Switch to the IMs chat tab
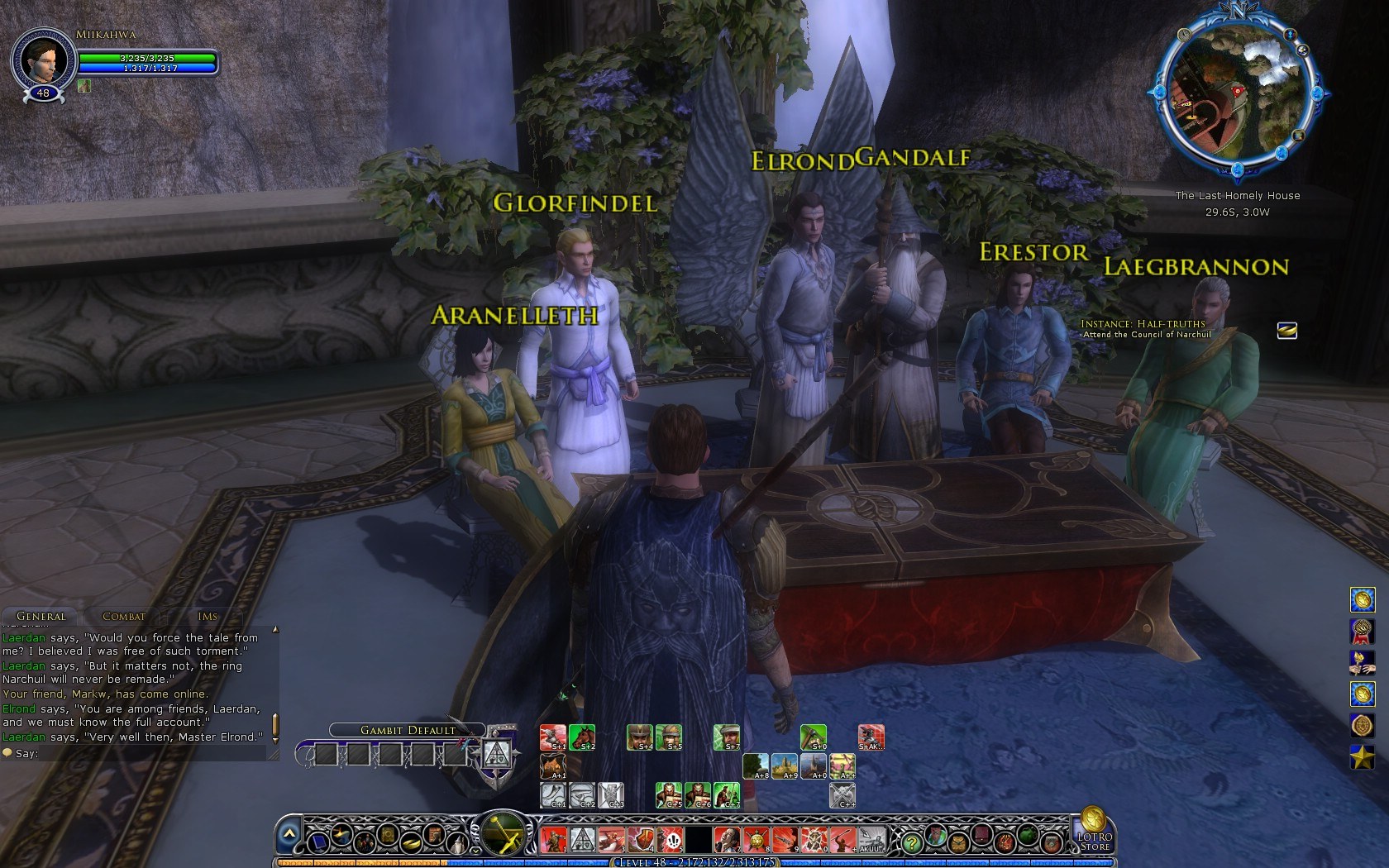The height and width of the screenshot is (868, 1389). click(x=206, y=617)
